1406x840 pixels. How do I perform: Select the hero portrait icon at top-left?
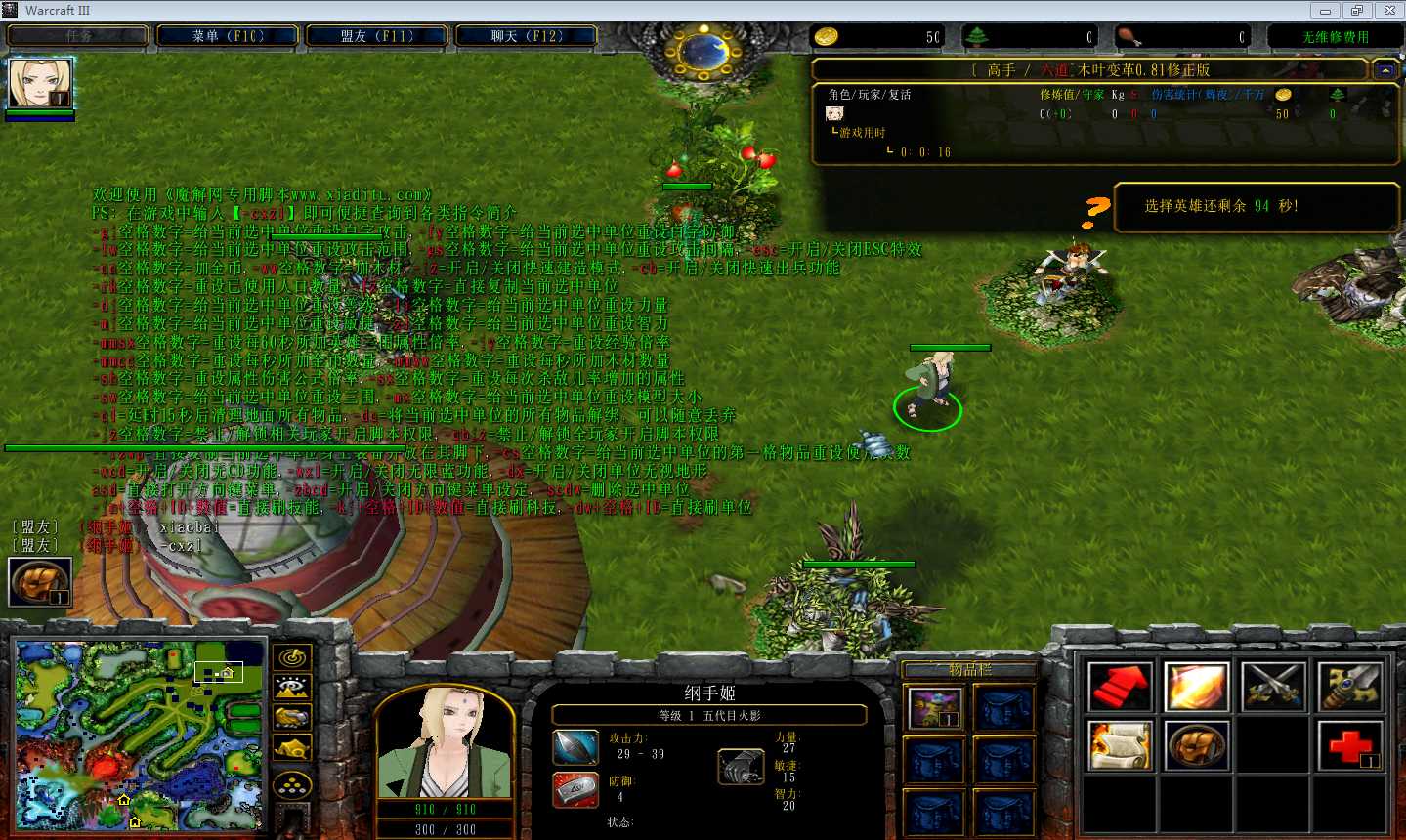pos(40,83)
